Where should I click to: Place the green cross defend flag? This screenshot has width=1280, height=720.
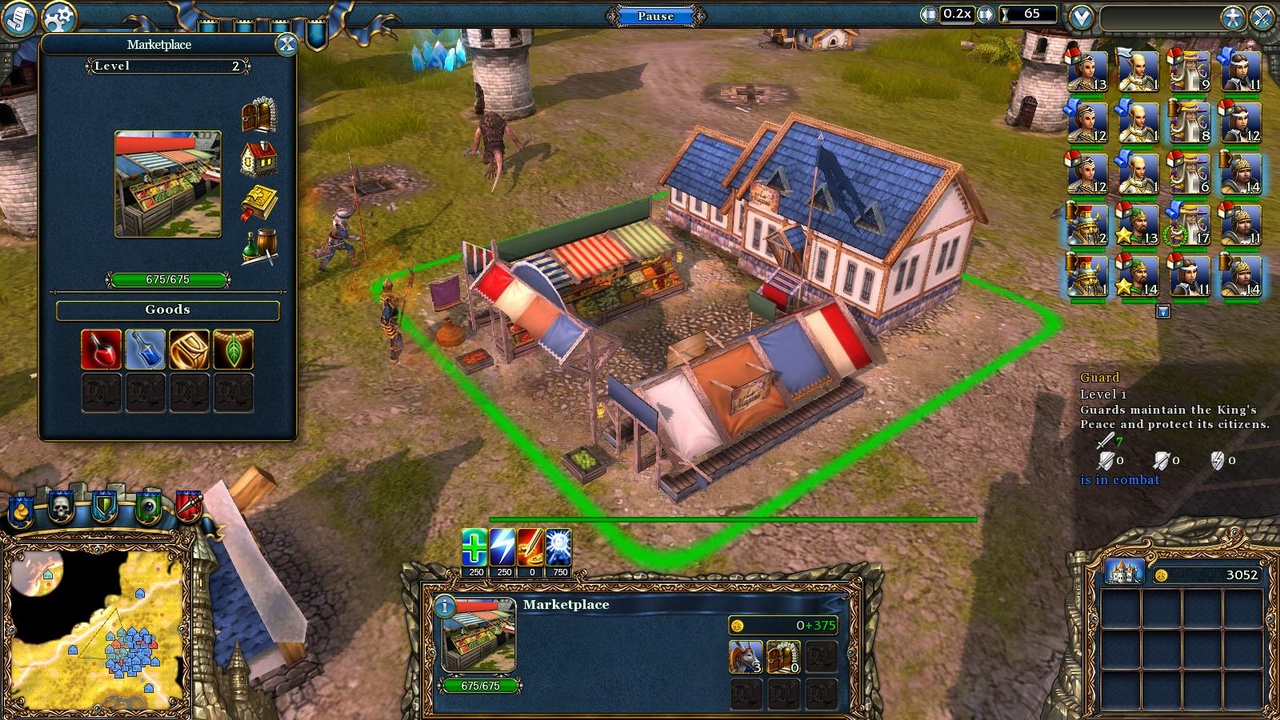tap(474, 545)
